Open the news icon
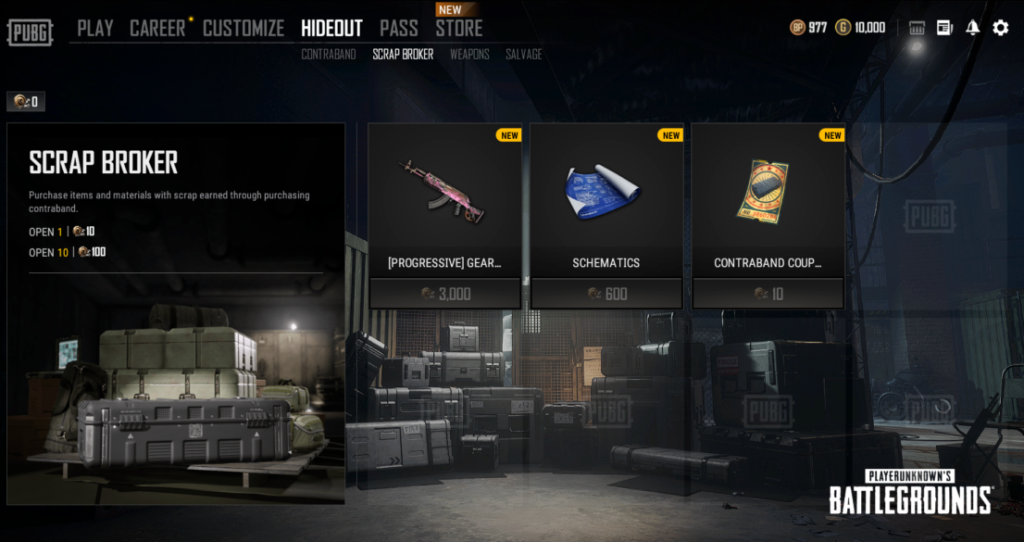The height and width of the screenshot is (542, 1024). click(945, 28)
